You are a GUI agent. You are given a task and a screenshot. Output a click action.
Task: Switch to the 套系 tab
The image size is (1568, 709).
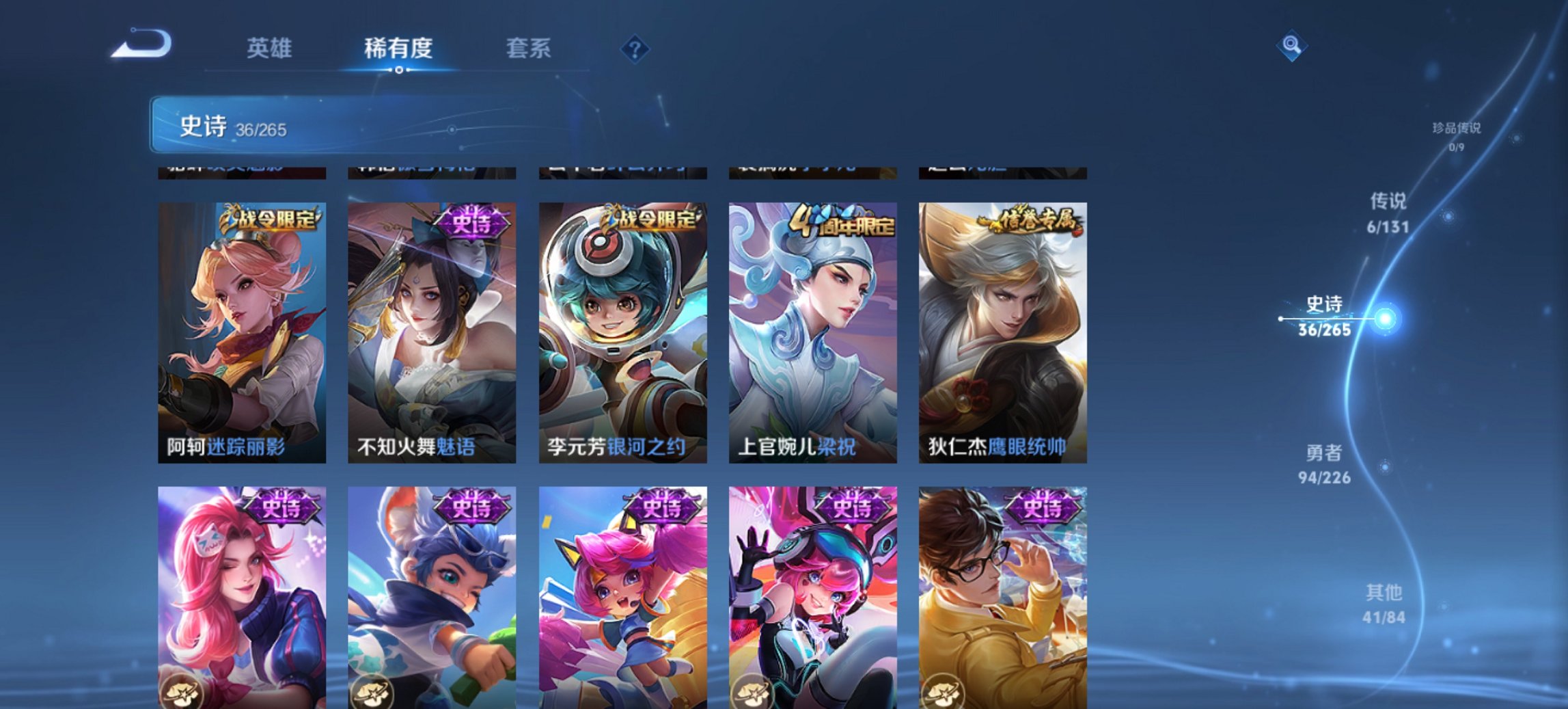pos(529,48)
